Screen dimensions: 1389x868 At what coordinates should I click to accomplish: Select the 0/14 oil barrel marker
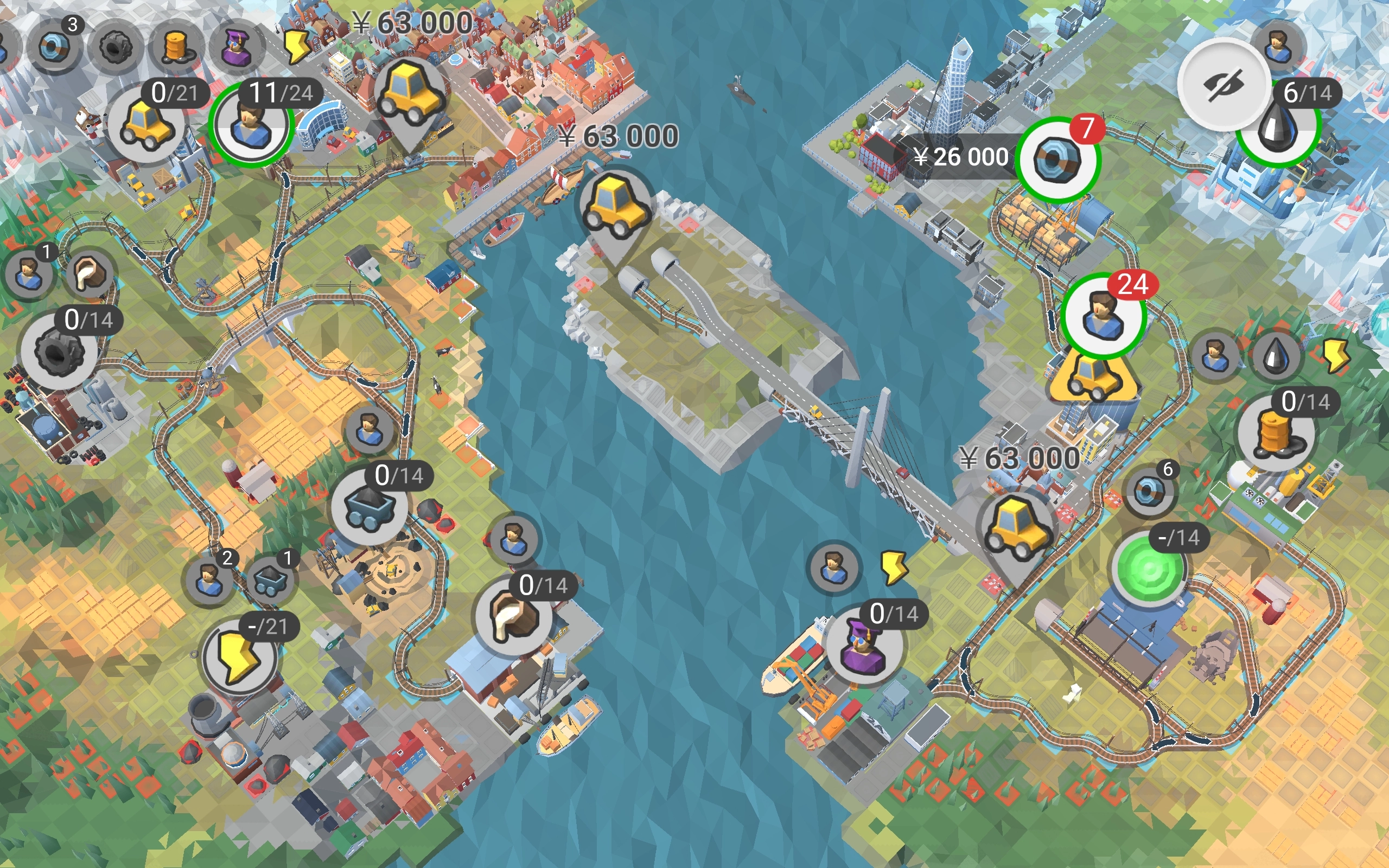(x=1276, y=433)
